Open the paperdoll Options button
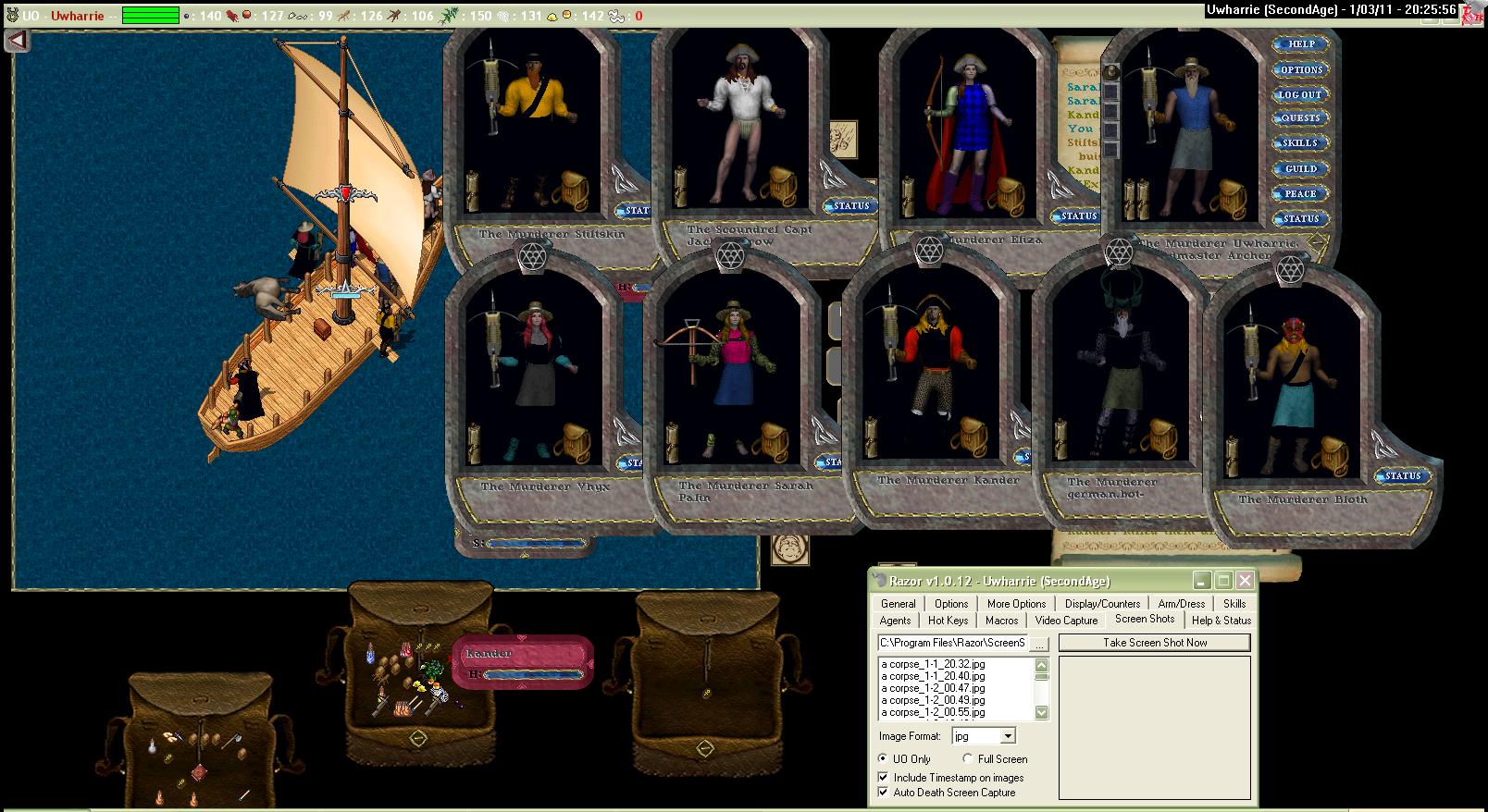This screenshot has width=1488, height=812. coord(1301,69)
